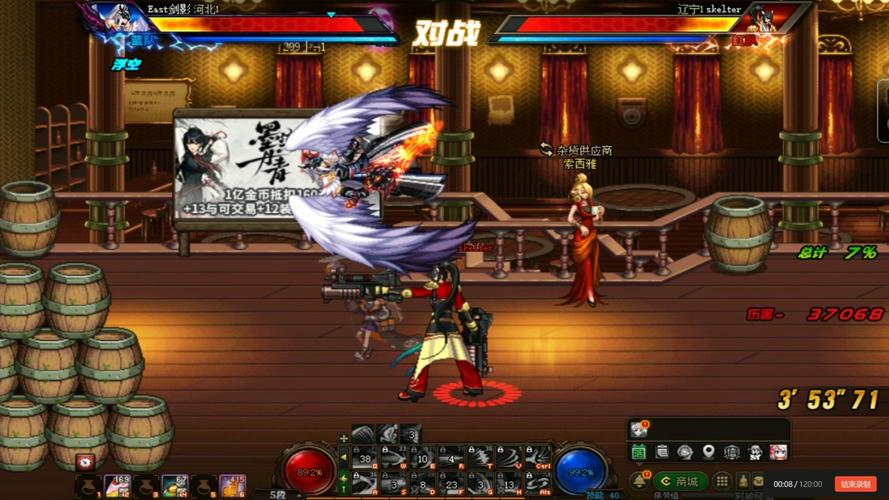Activate the skill in the Alt slot
Viewport: 889px width, 500px height.
tap(537, 482)
